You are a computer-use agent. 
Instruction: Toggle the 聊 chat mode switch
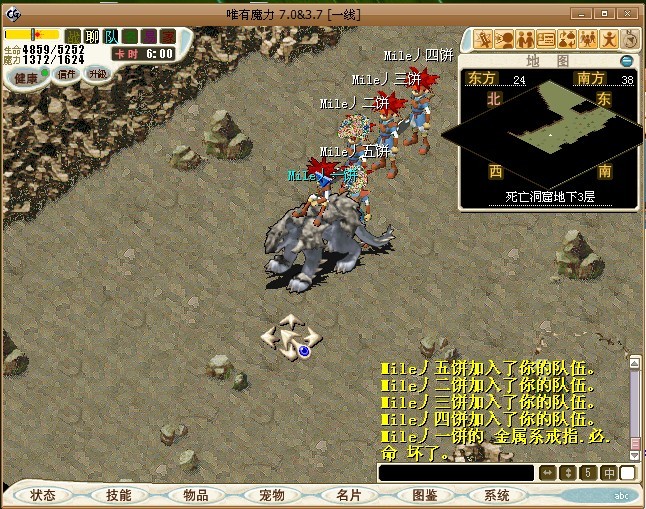tap(92, 37)
